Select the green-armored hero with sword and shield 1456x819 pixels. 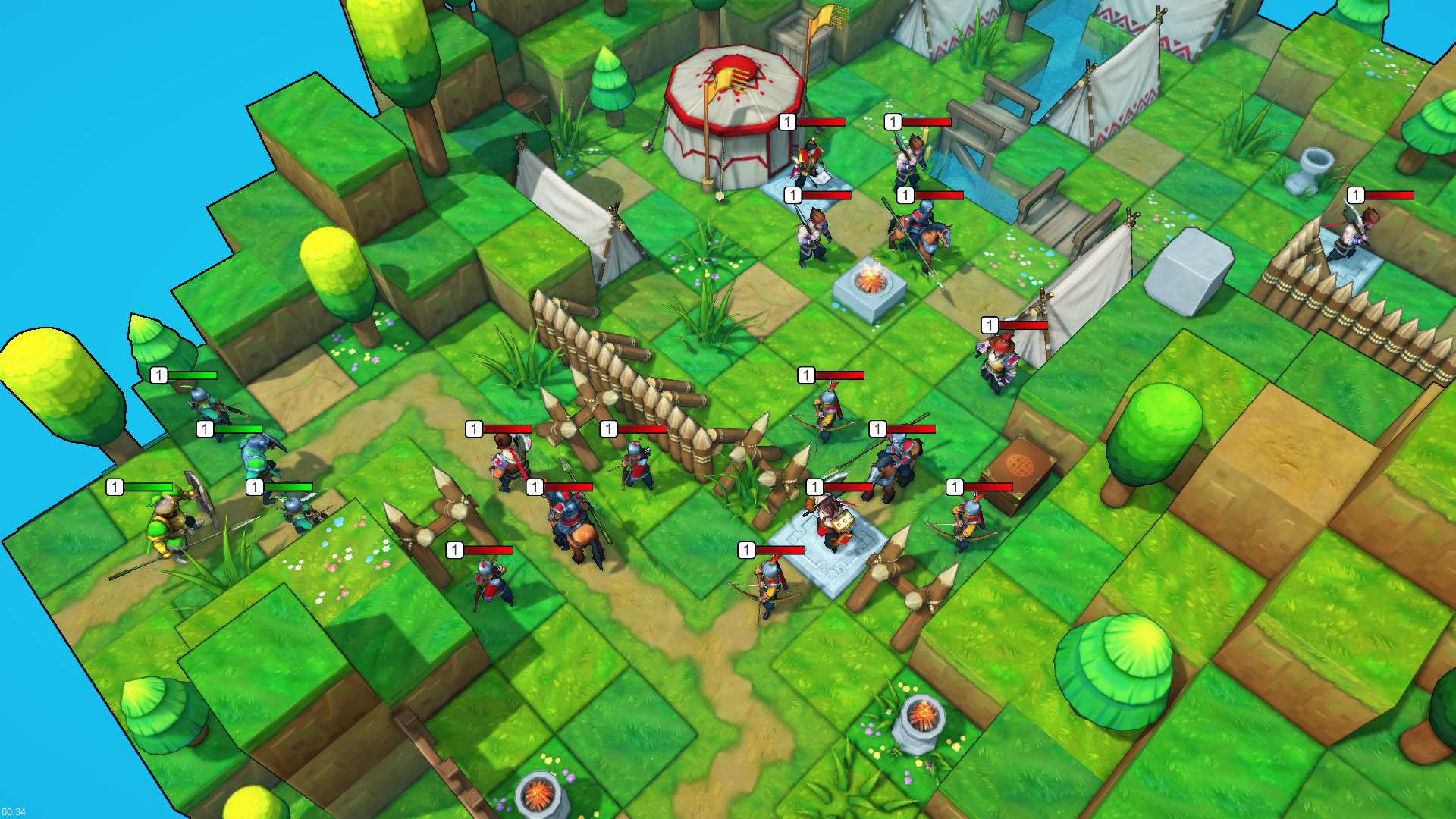(168, 523)
